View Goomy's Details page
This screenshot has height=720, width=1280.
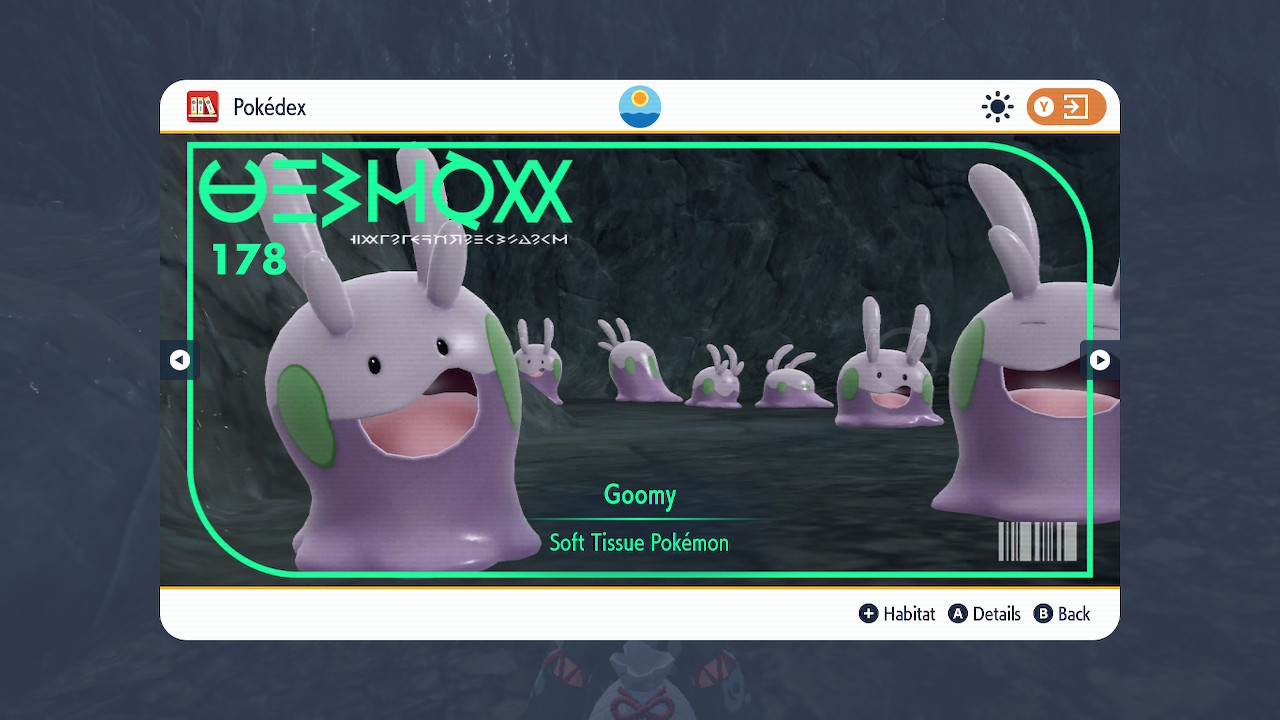[x=985, y=614]
